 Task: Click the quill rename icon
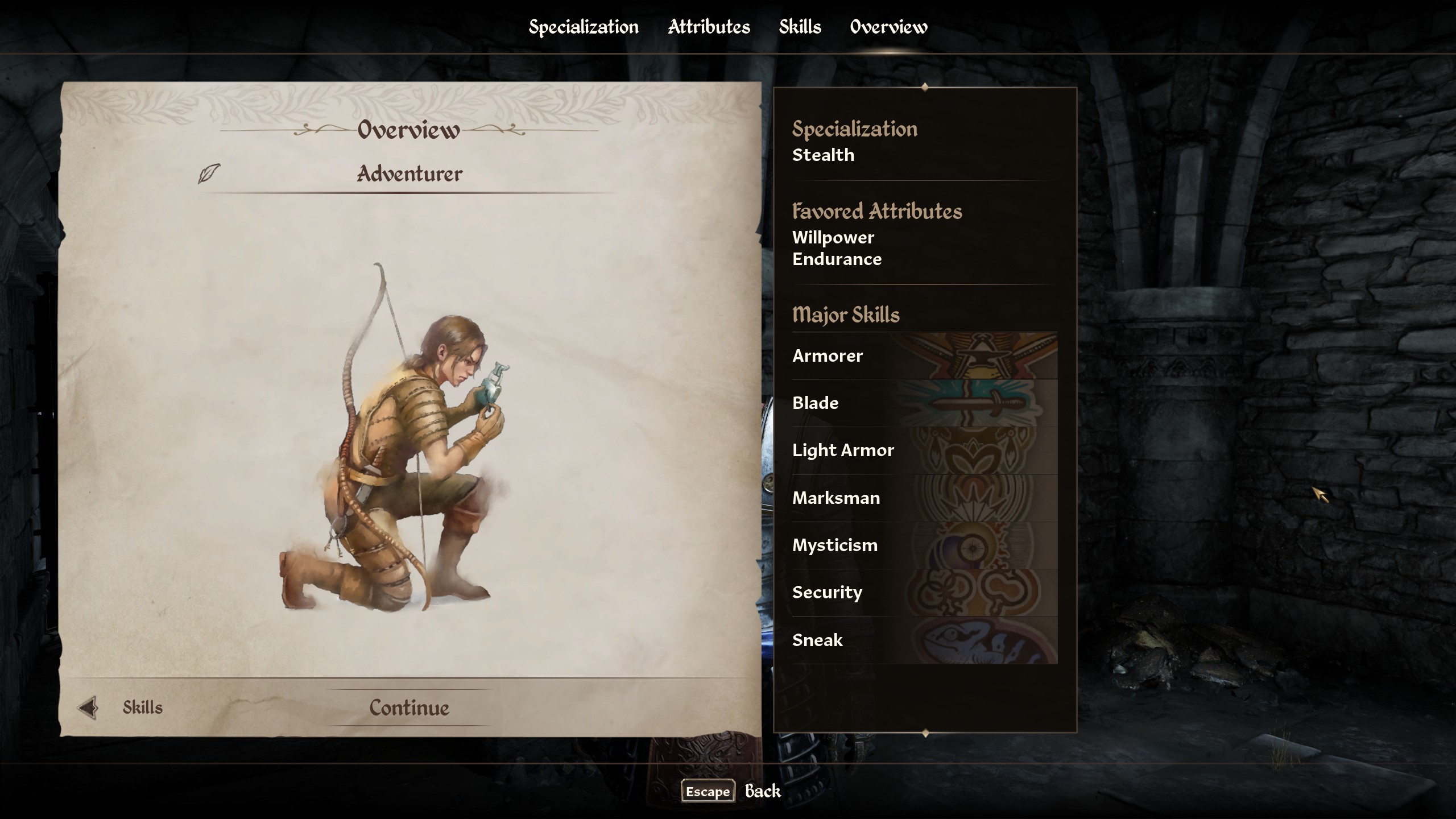click(x=209, y=173)
